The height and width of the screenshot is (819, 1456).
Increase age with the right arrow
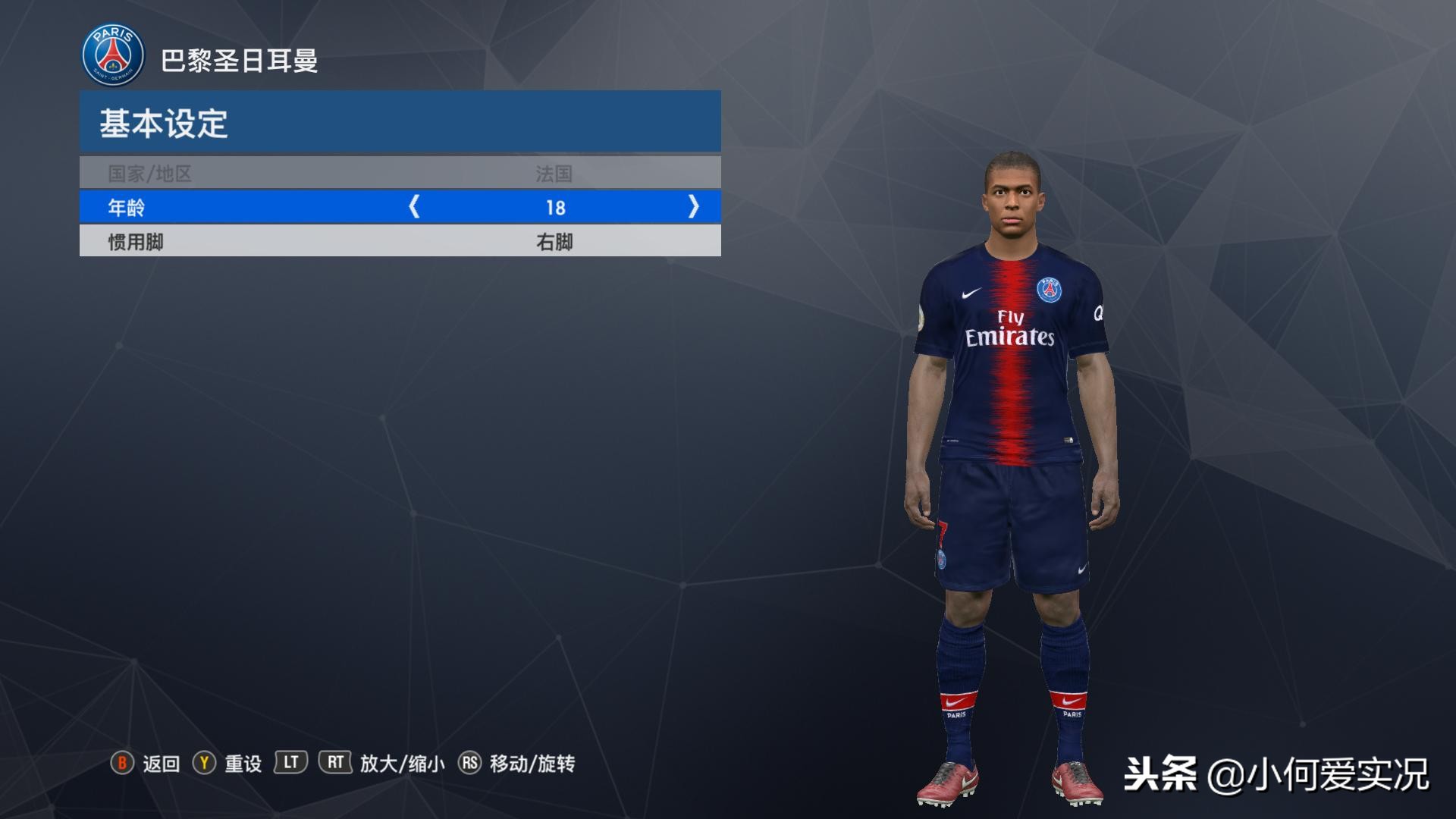(693, 207)
